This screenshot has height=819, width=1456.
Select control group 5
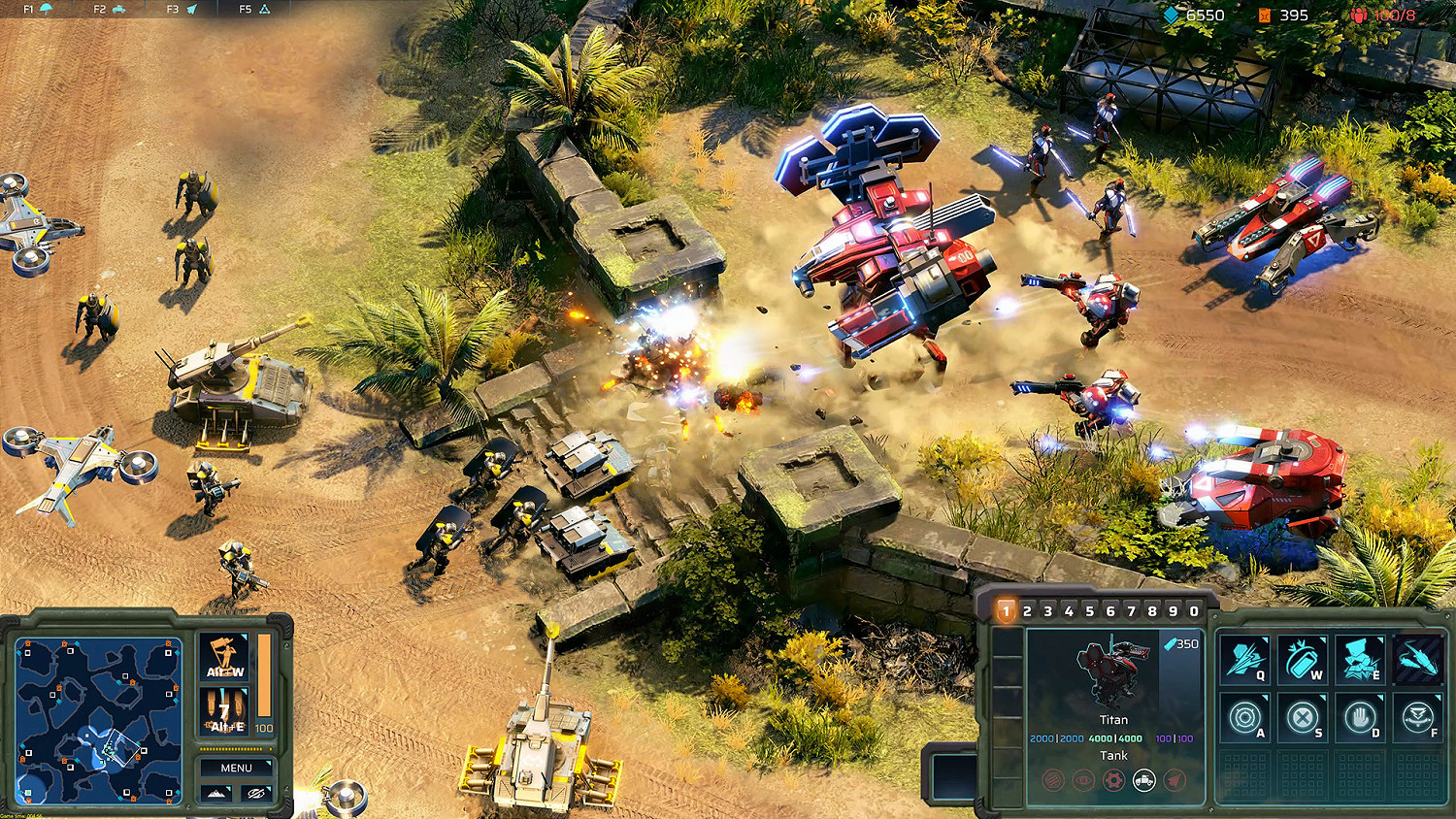click(1089, 610)
